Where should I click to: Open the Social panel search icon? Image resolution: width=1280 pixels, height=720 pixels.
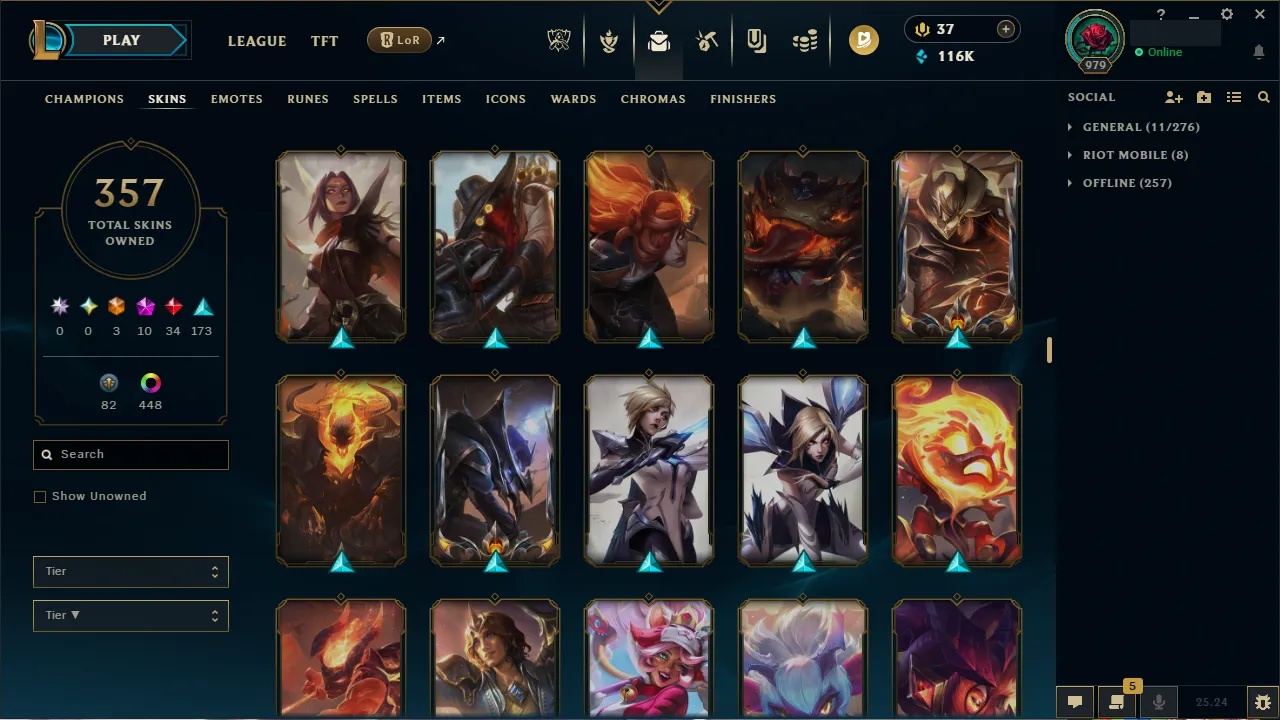(1263, 97)
